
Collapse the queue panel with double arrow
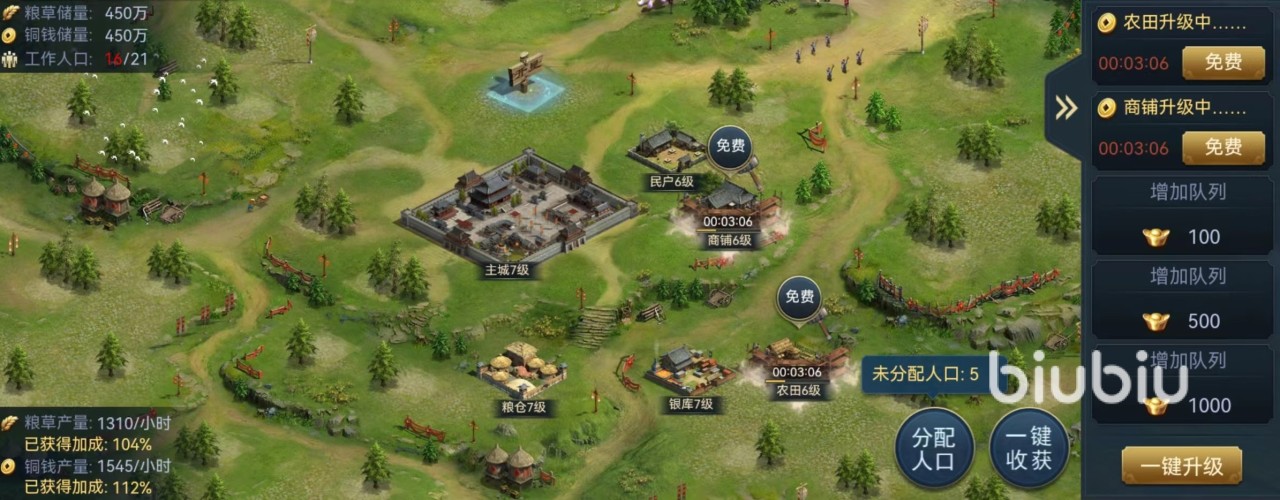click(x=1066, y=108)
